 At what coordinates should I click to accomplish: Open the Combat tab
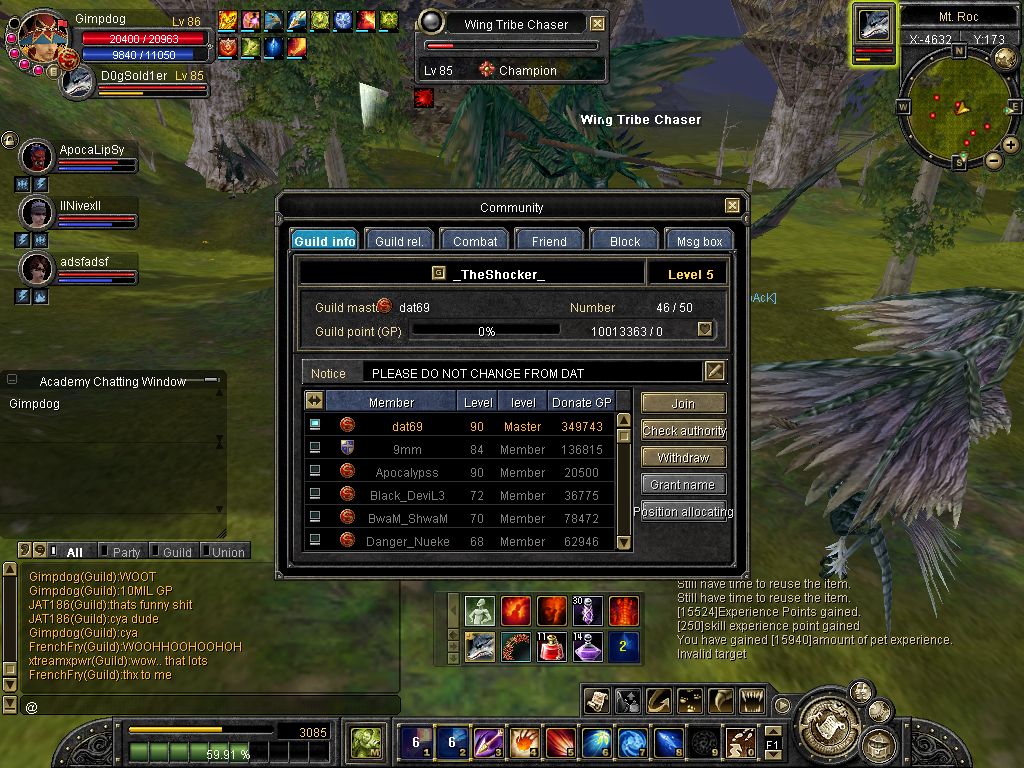click(475, 241)
